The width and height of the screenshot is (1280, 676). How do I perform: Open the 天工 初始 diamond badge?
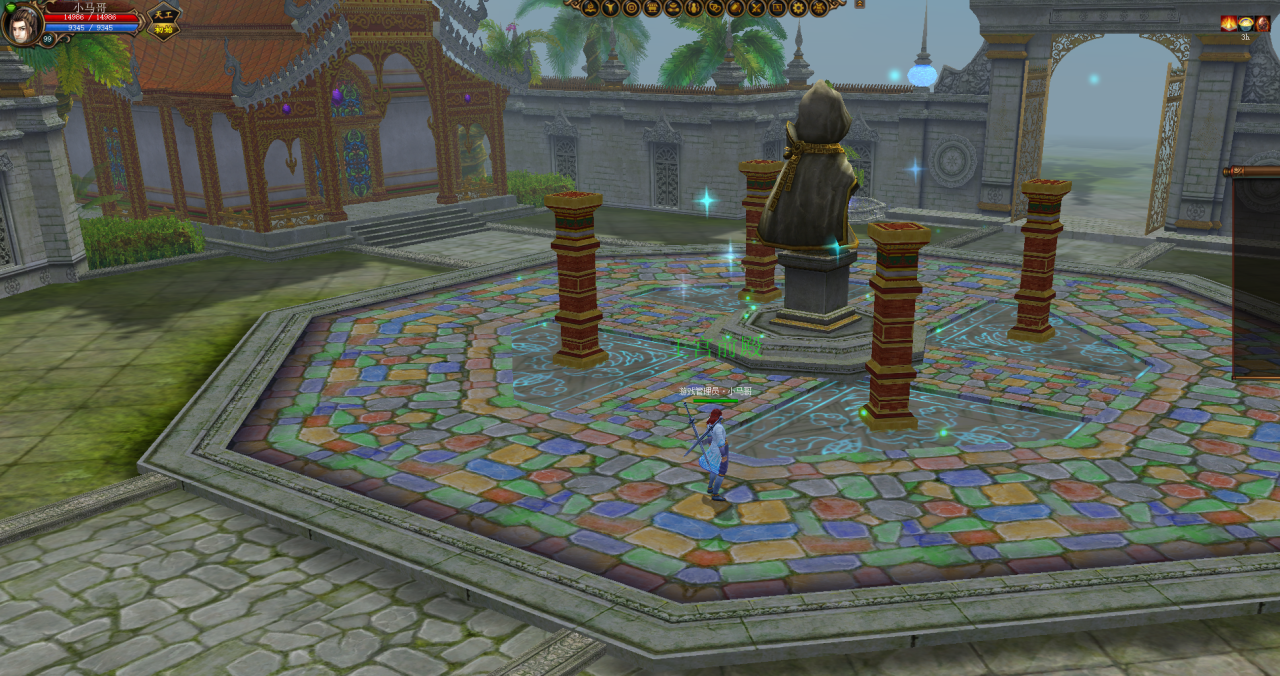[x=164, y=21]
